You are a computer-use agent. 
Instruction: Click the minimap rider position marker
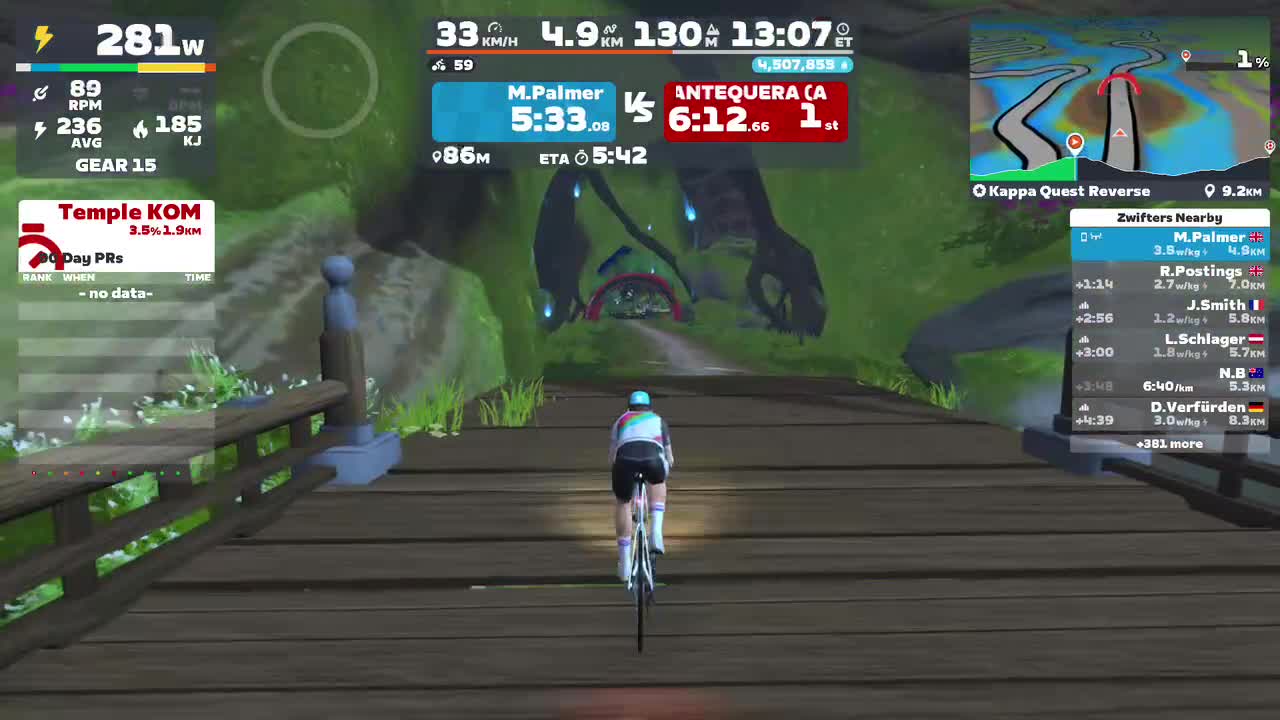(1075, 143)
